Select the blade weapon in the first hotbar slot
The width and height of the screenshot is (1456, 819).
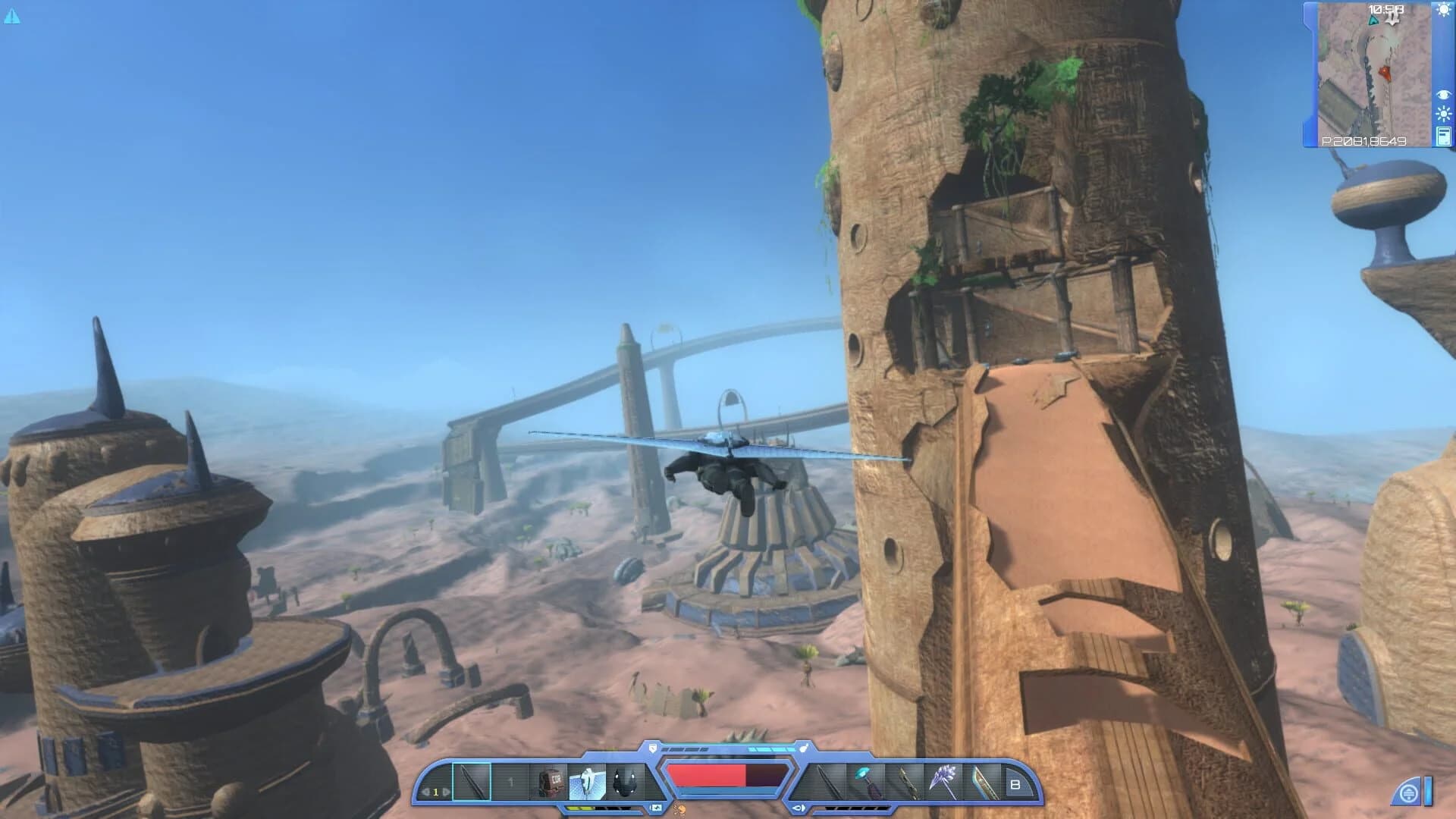472,780
